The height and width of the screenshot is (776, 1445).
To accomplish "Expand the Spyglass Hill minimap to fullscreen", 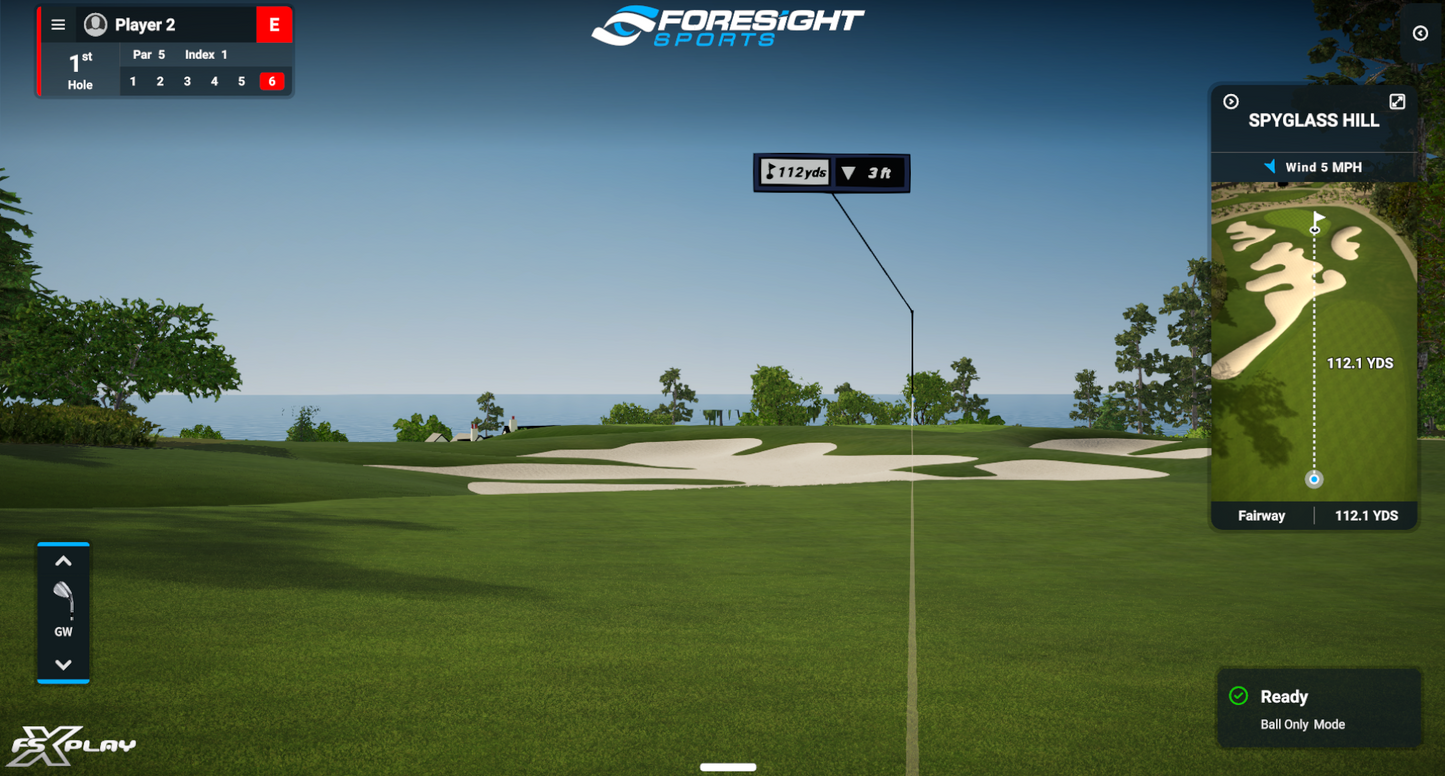I will point(1397,100).
